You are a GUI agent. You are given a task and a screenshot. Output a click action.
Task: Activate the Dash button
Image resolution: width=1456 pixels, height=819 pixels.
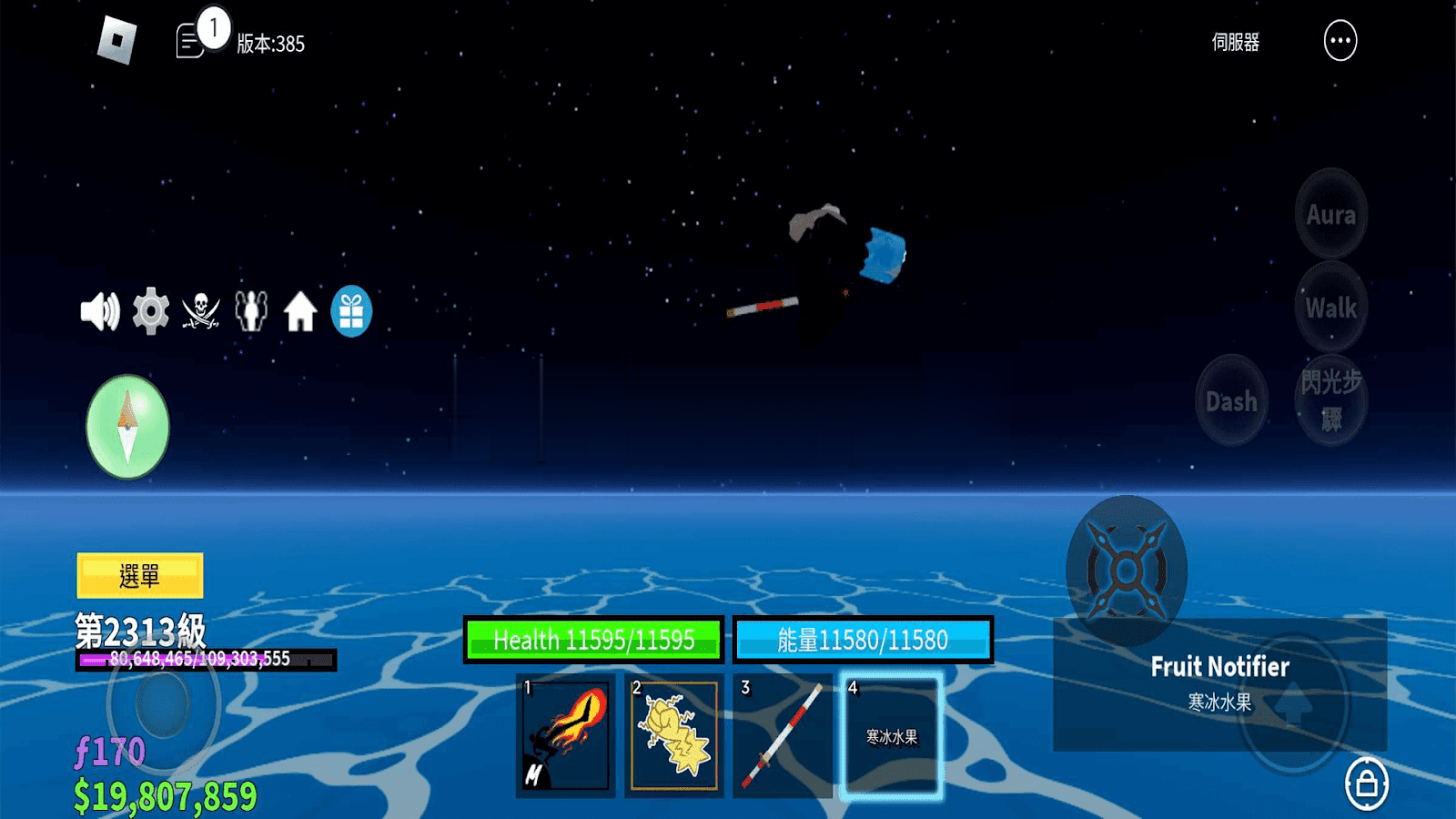(1231, 401)
